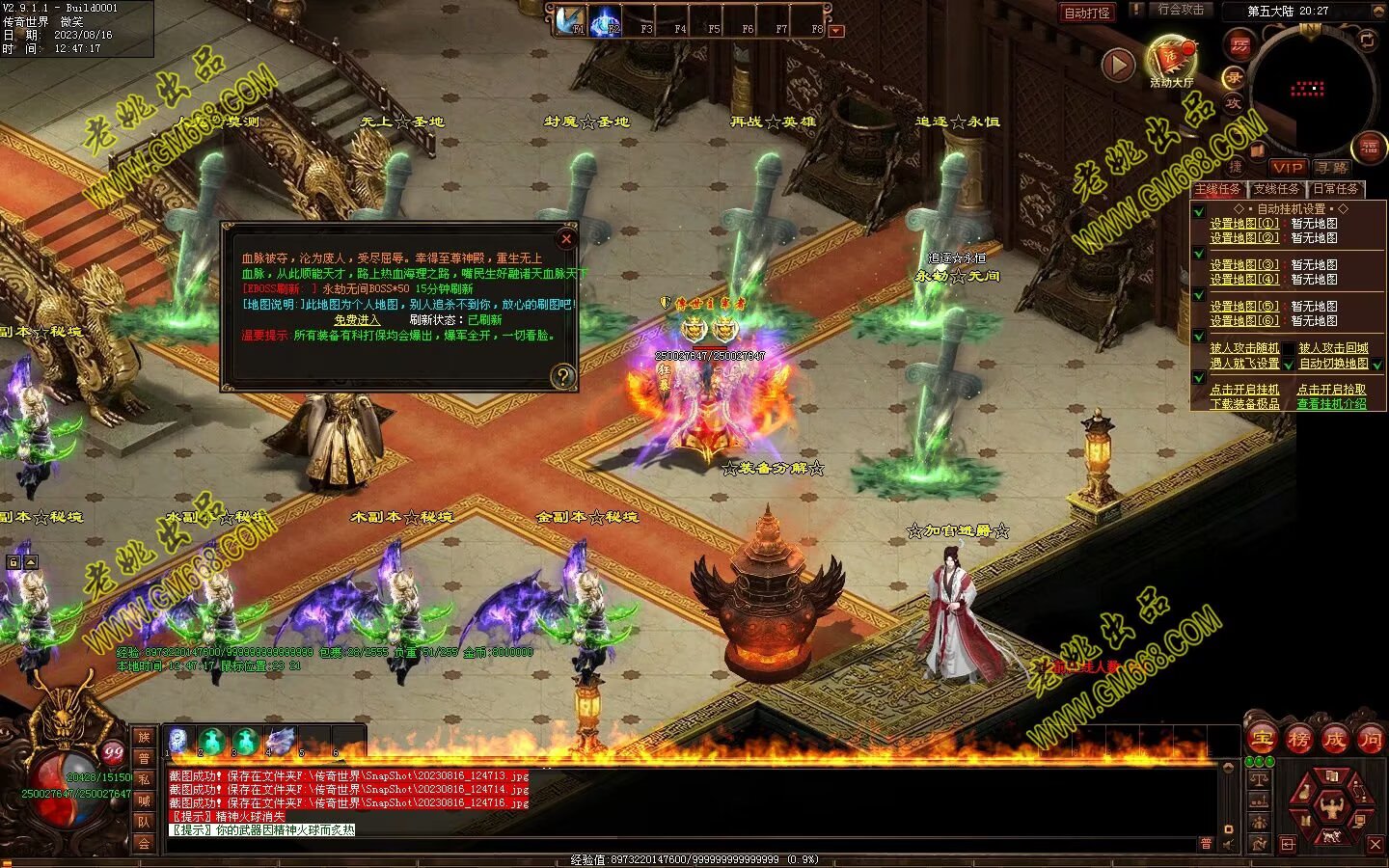Toggle the 自动切换地图 checkbox
This screenshot has width=1389, height=868.
coord(1377,365)
